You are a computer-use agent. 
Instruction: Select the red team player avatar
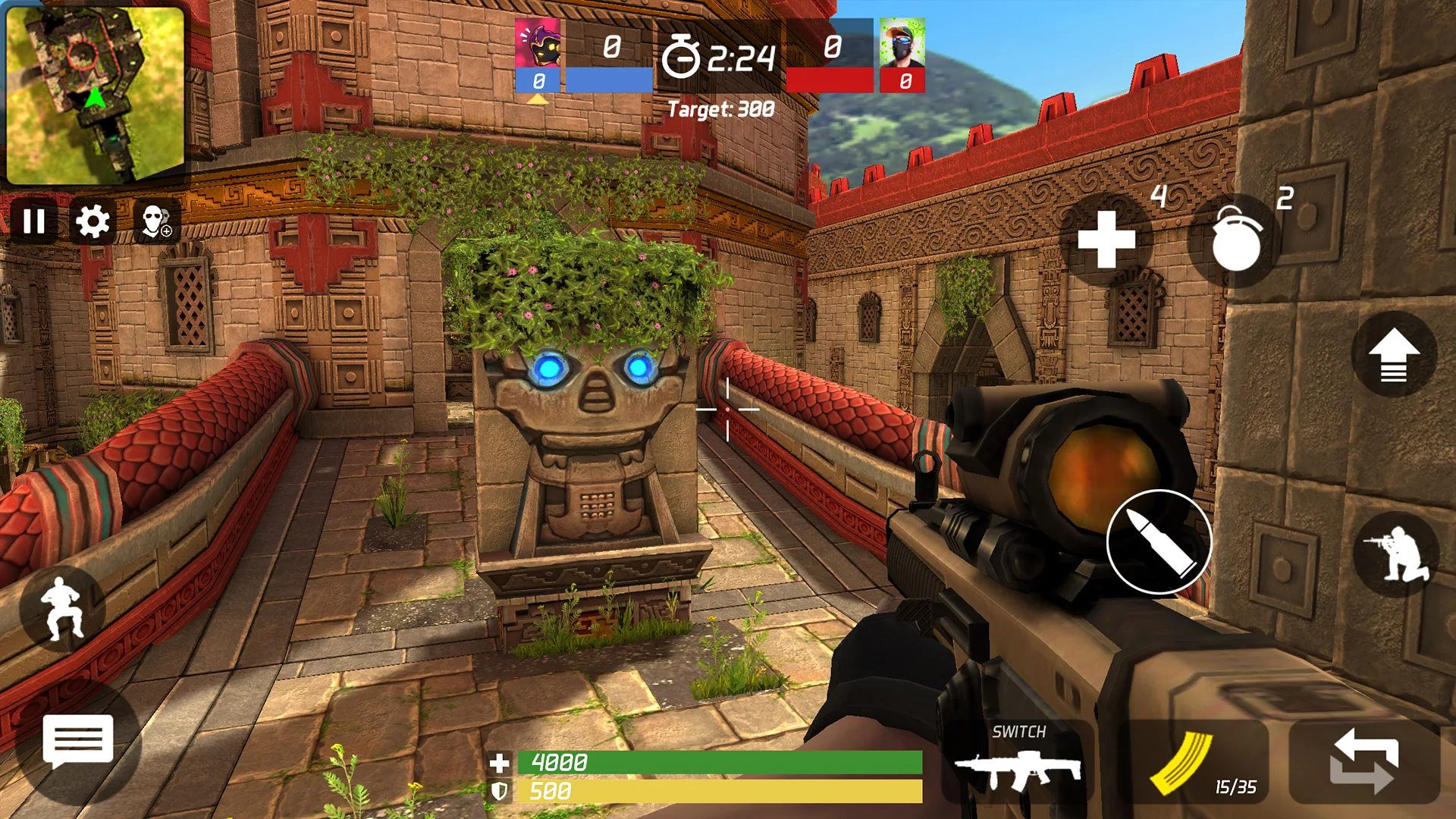coord(902,44)
